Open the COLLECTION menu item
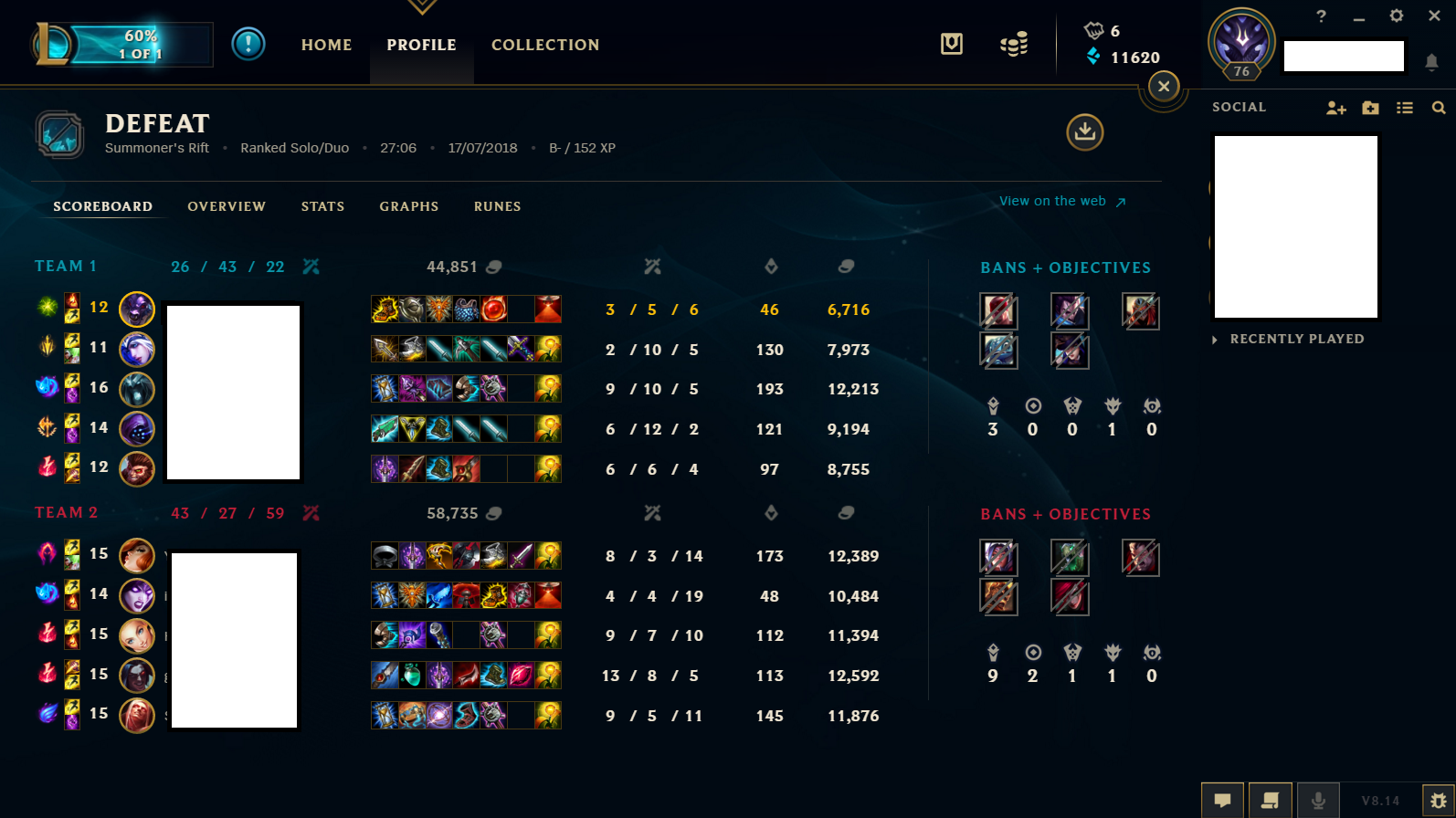Image resolution: width=1456 pixels, height=818 pixels. pyautogui.click(x=545, y=44)
